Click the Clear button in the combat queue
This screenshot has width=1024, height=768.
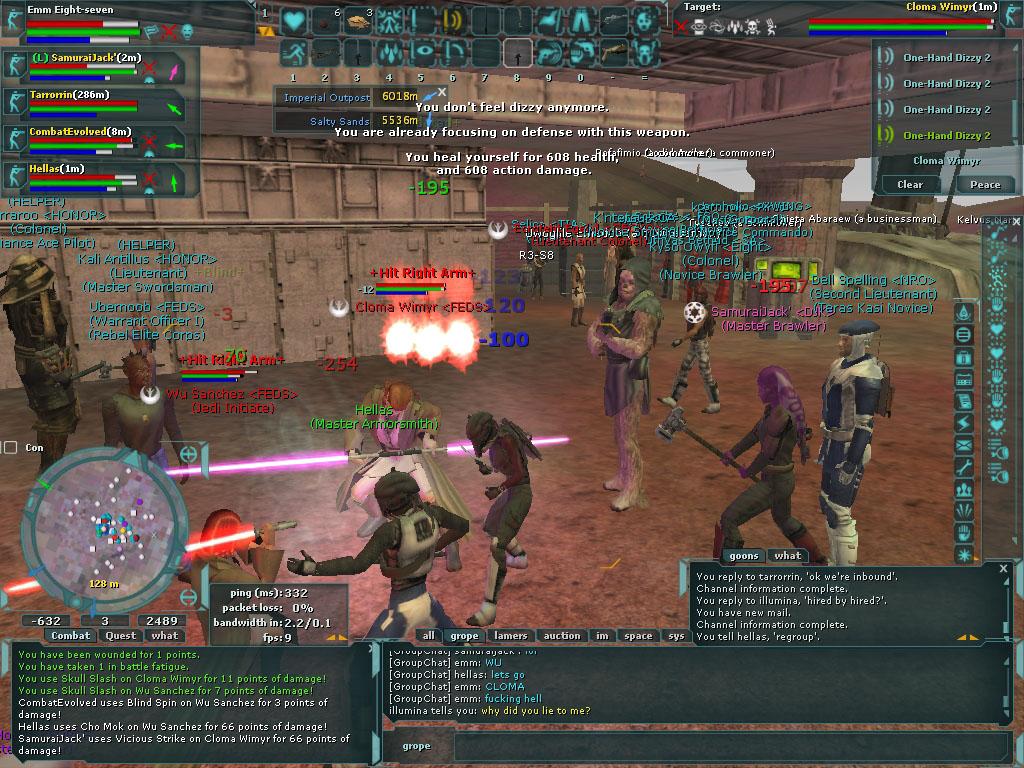909,184
